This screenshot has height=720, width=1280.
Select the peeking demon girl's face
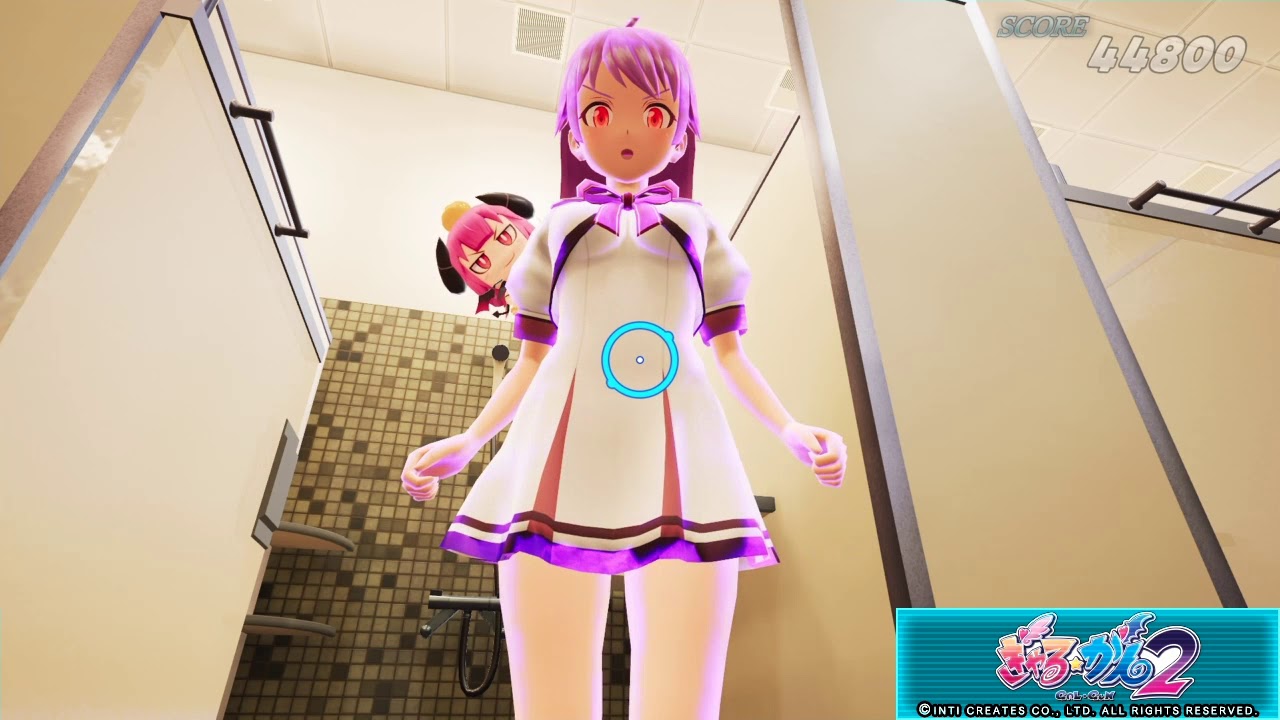489,247
